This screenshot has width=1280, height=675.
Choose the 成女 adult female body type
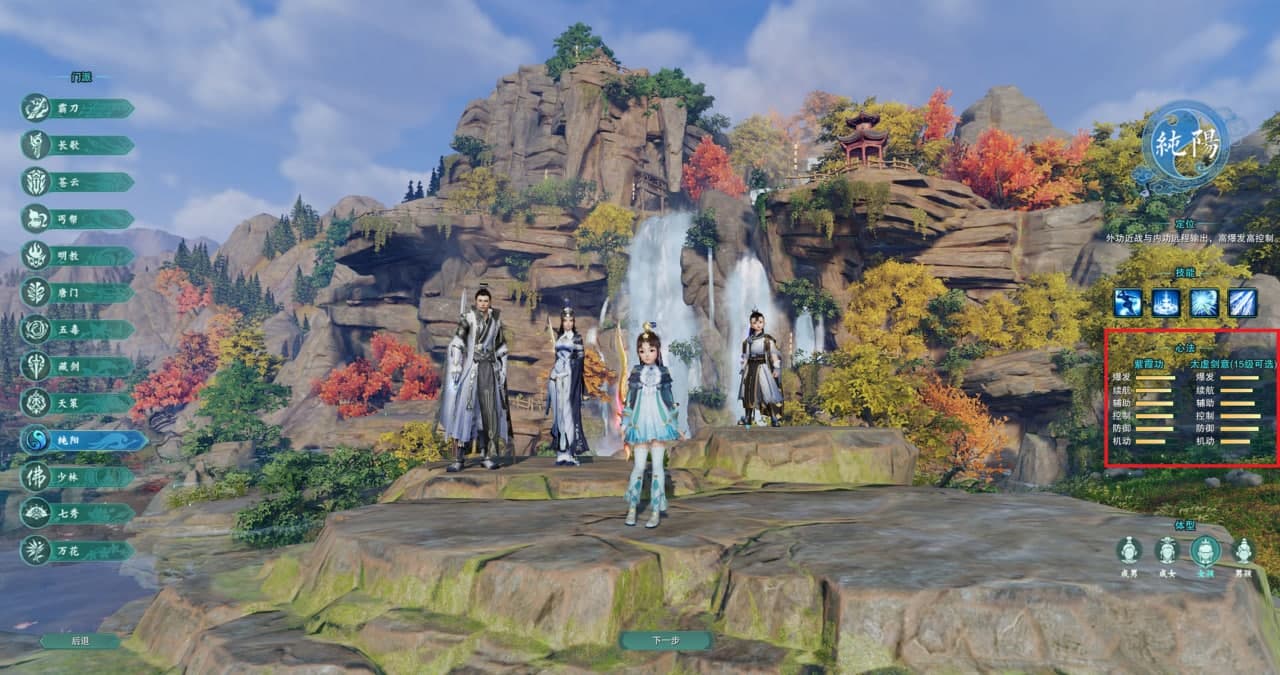click(1167, 550)
